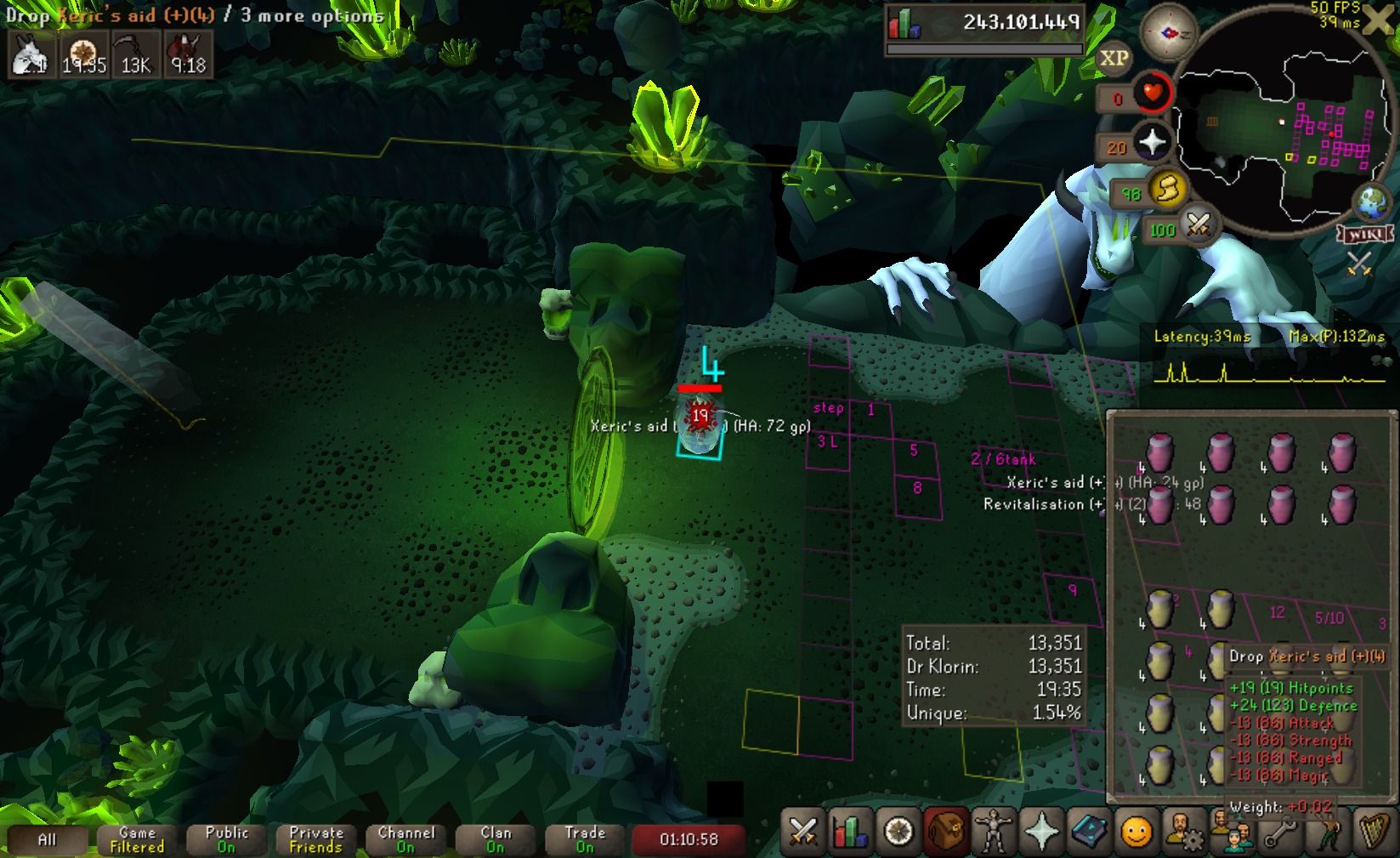Select the Inventory backpack tab
Image resolution: width=1400 pixels, height=858 pixels.
945,832
